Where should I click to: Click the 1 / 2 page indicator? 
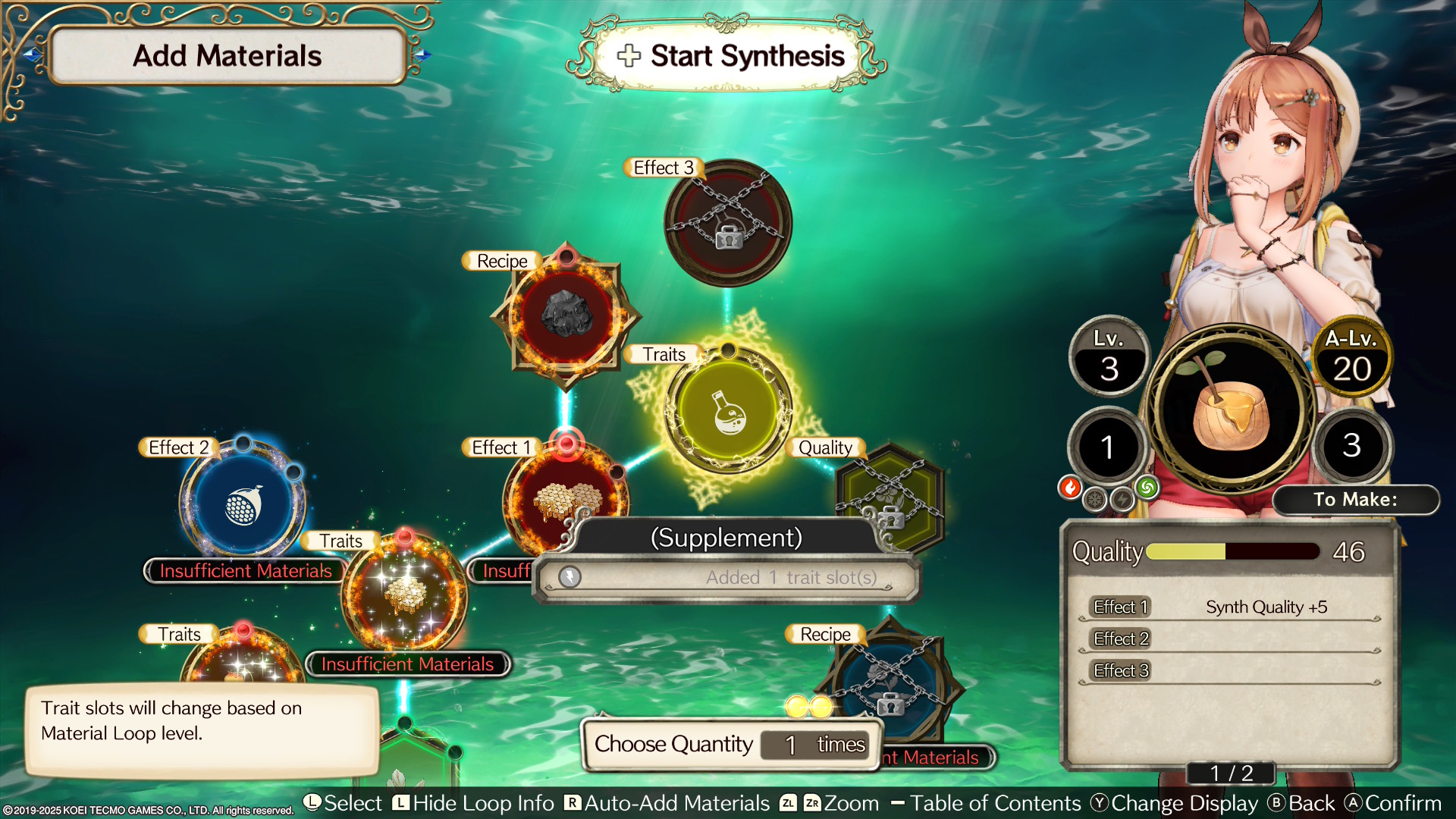click(x=1231, y=773)
